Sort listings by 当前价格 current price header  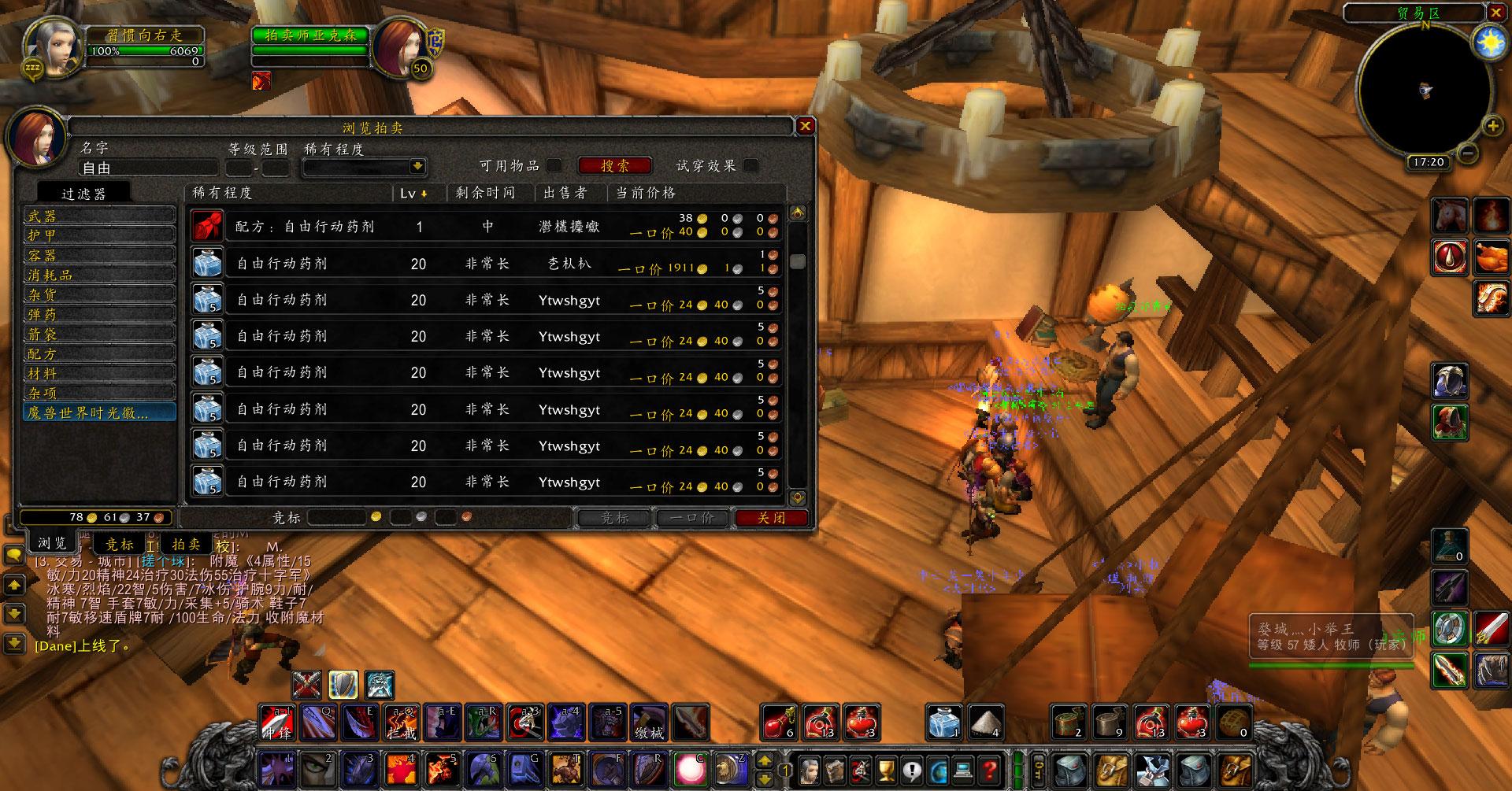646,193
